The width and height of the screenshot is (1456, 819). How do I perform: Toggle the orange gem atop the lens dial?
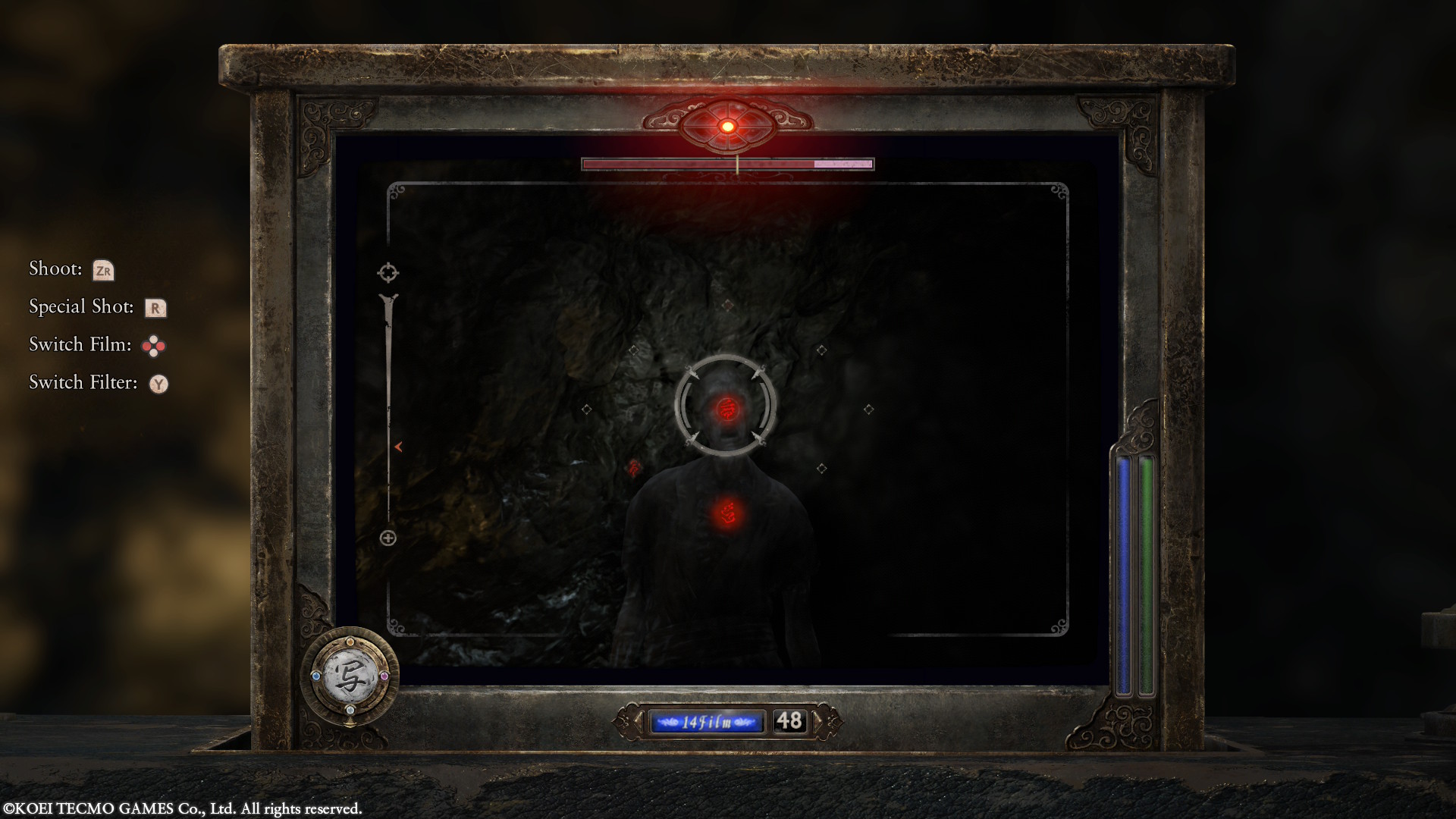point(350,642)
